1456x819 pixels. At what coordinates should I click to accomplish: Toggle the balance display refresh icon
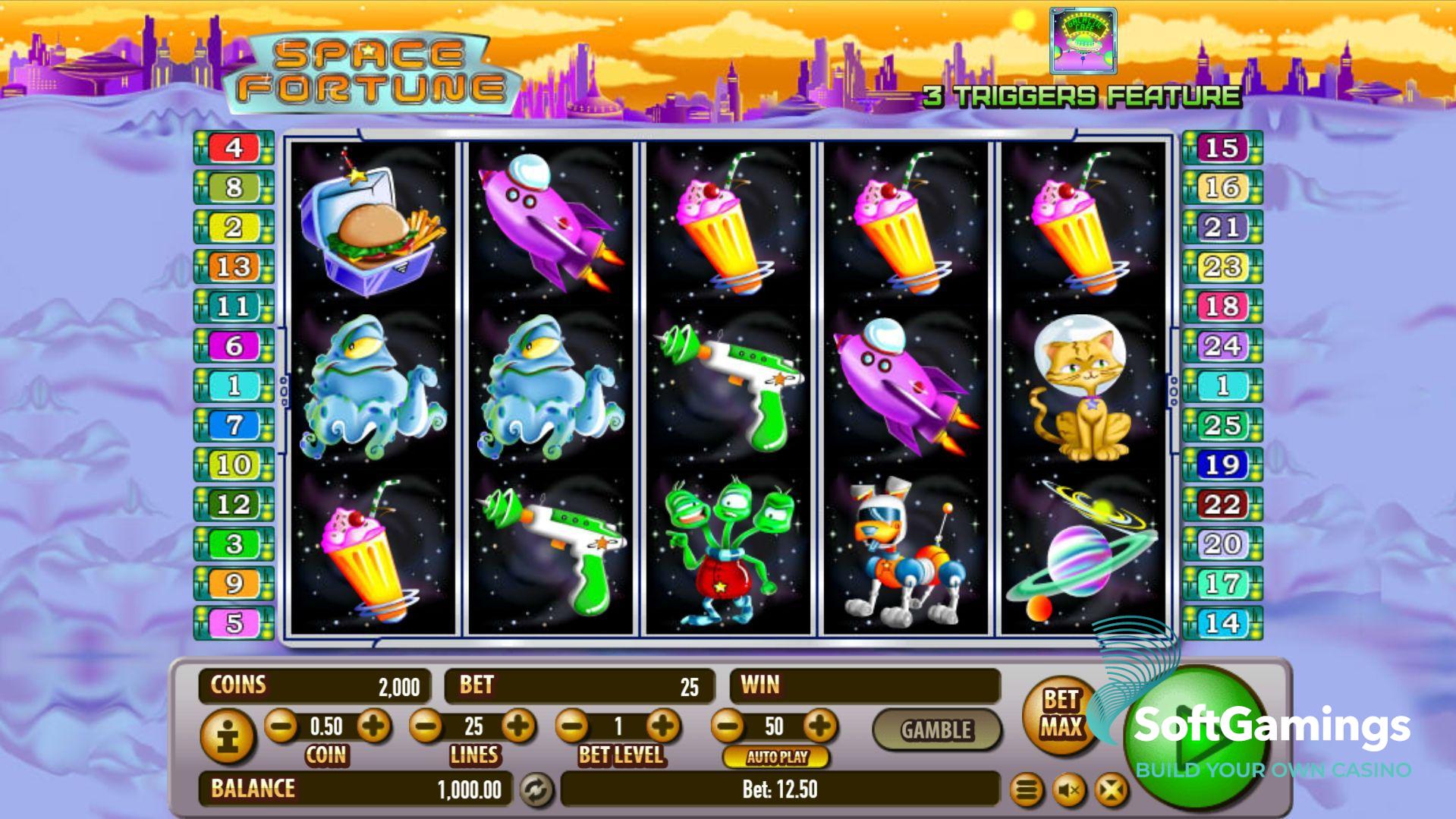[536, 790]
